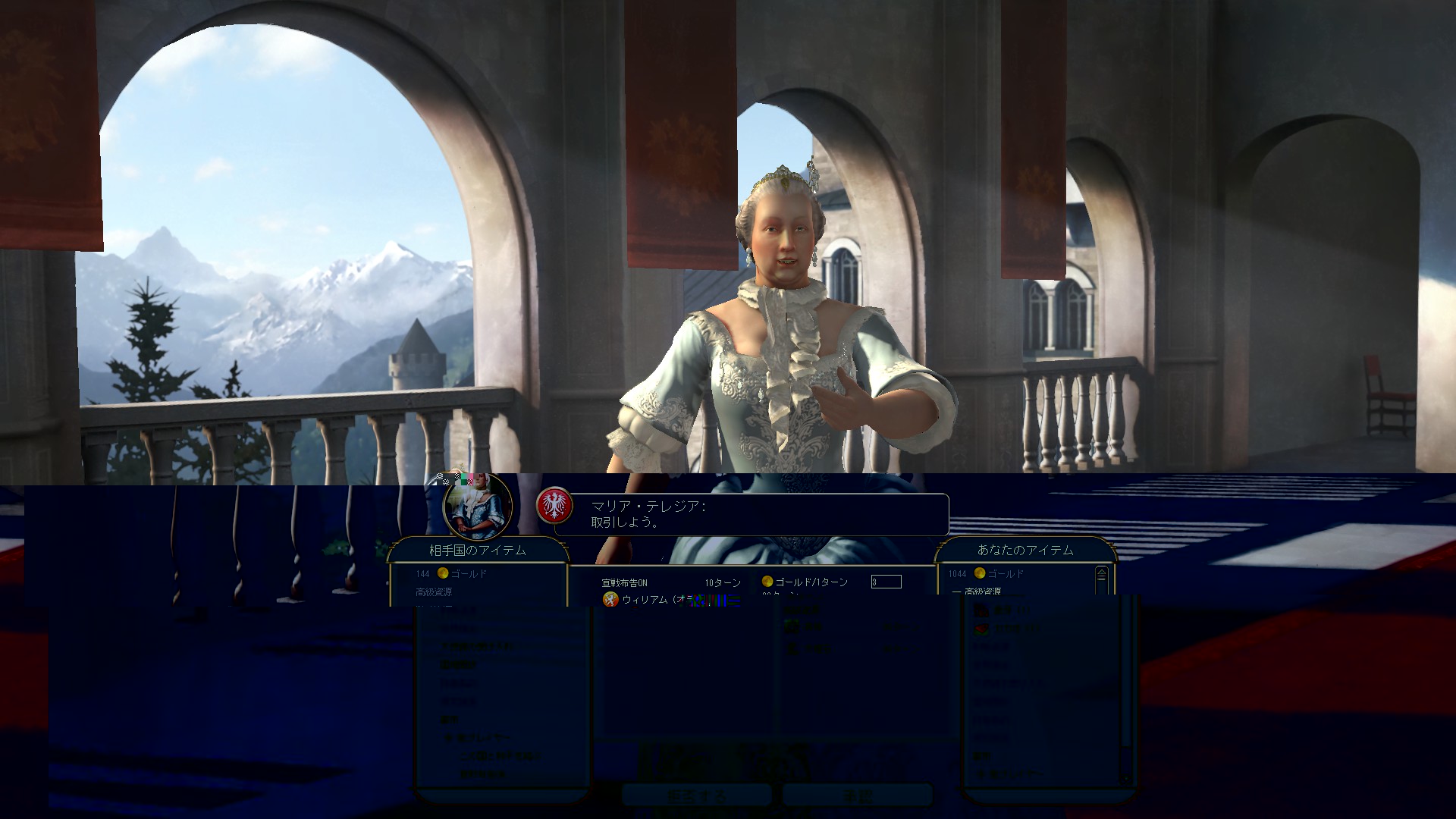Image resolution: width=1456 pixels, height=819 pixels.
Task: Collapse your luxury resources section
Action: point(959,591)
